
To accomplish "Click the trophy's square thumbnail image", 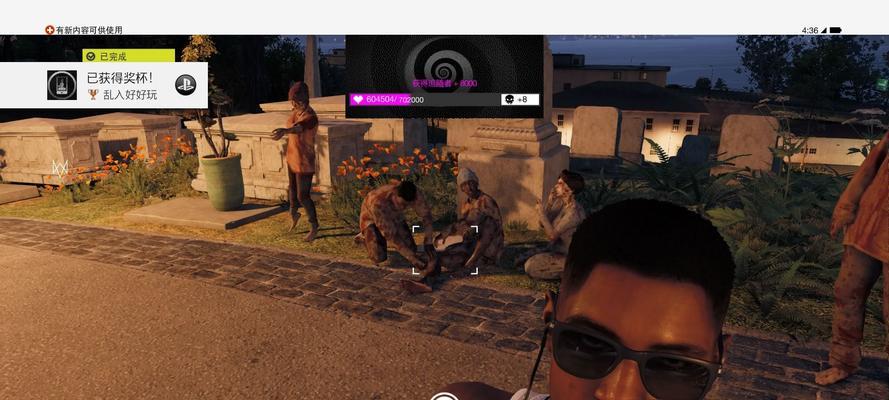I will 62,85.
